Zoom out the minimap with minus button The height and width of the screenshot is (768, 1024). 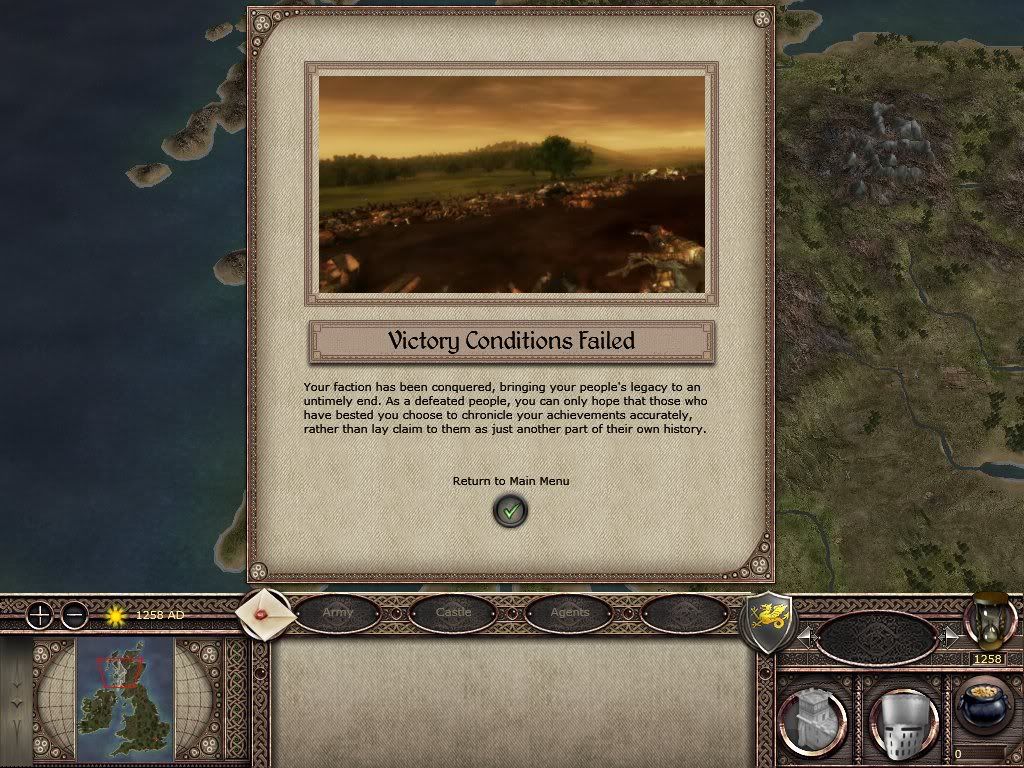coord(75,616)
